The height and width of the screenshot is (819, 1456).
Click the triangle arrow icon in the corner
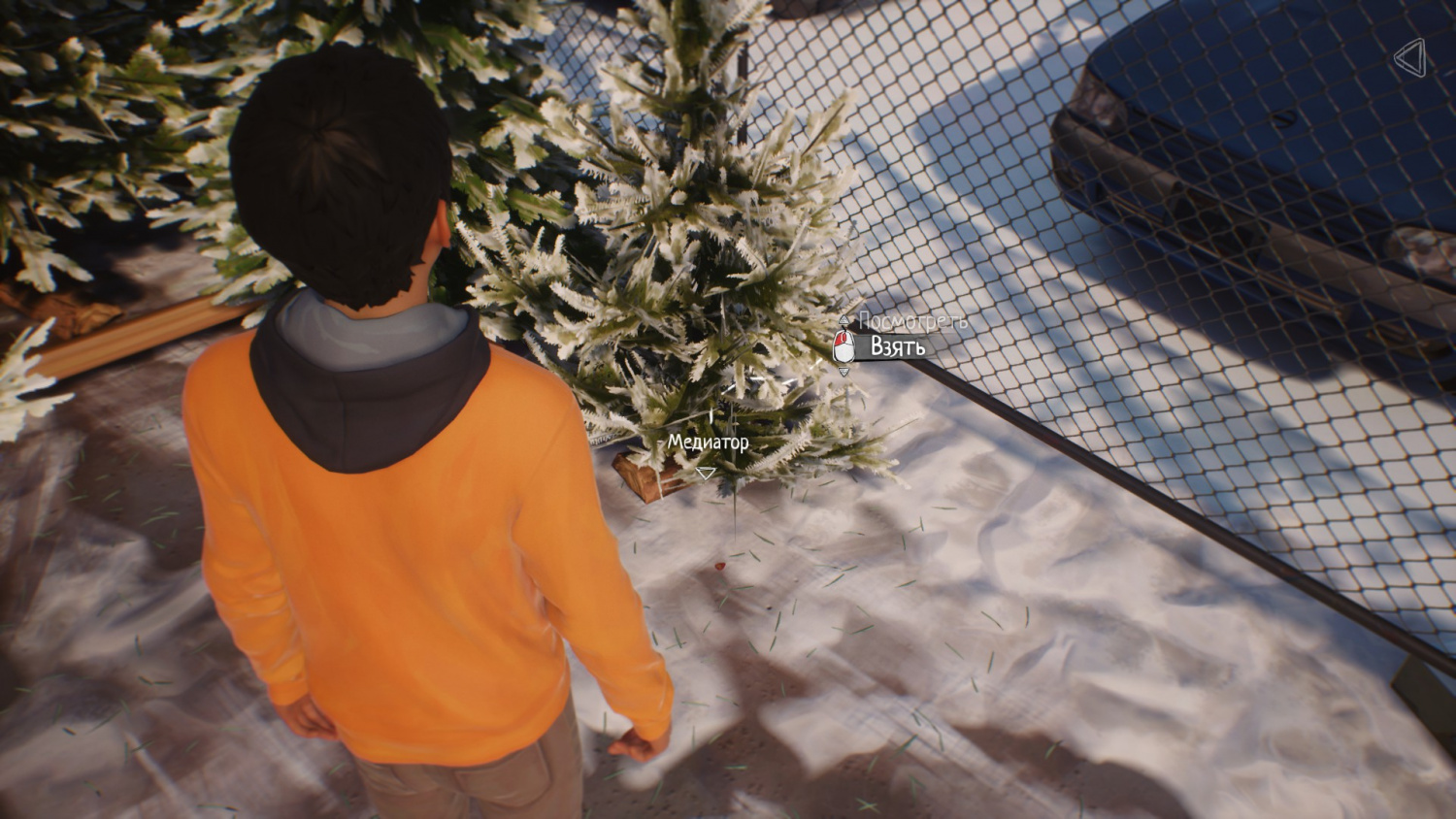click(1410, 58)
